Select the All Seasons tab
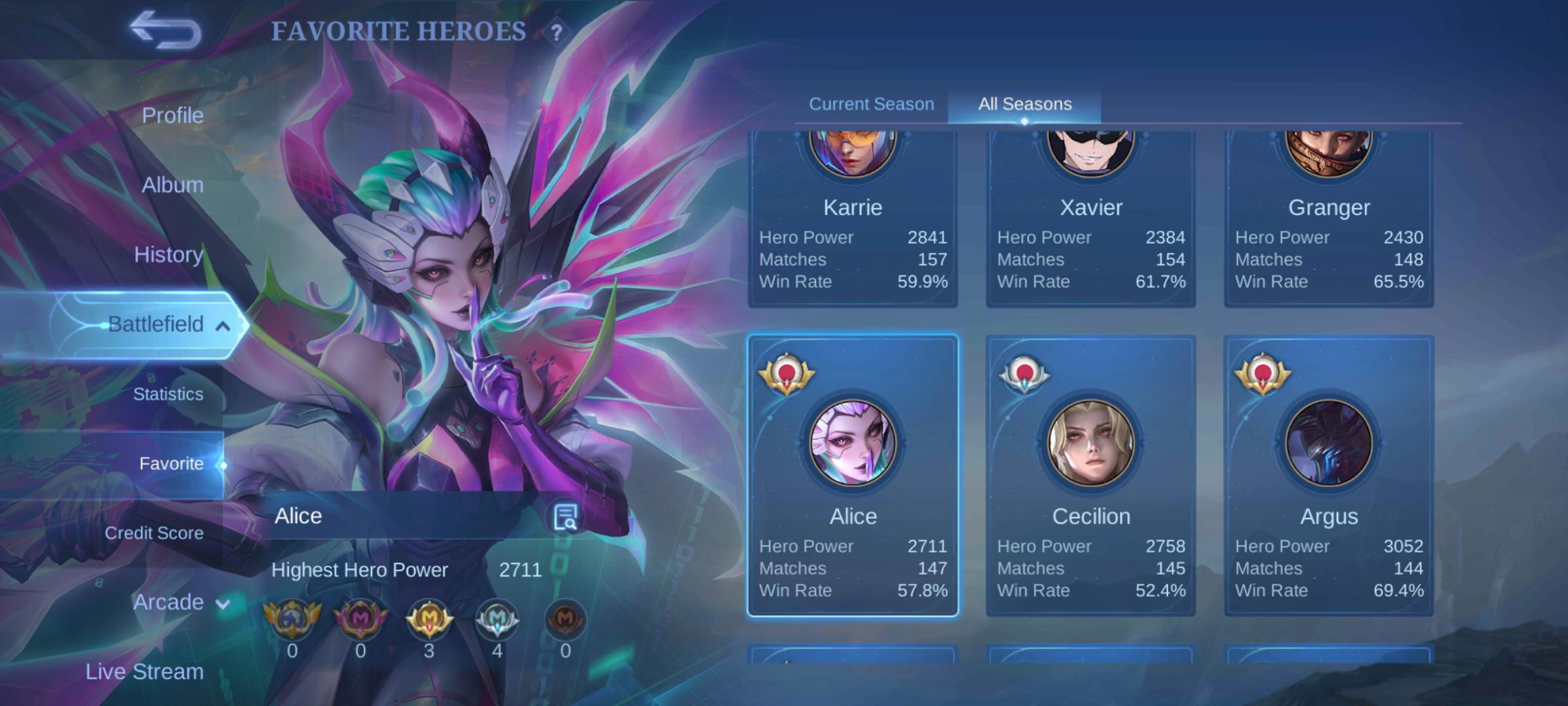Screen dimensions: 1568x706 click(x=1024, y=104)
